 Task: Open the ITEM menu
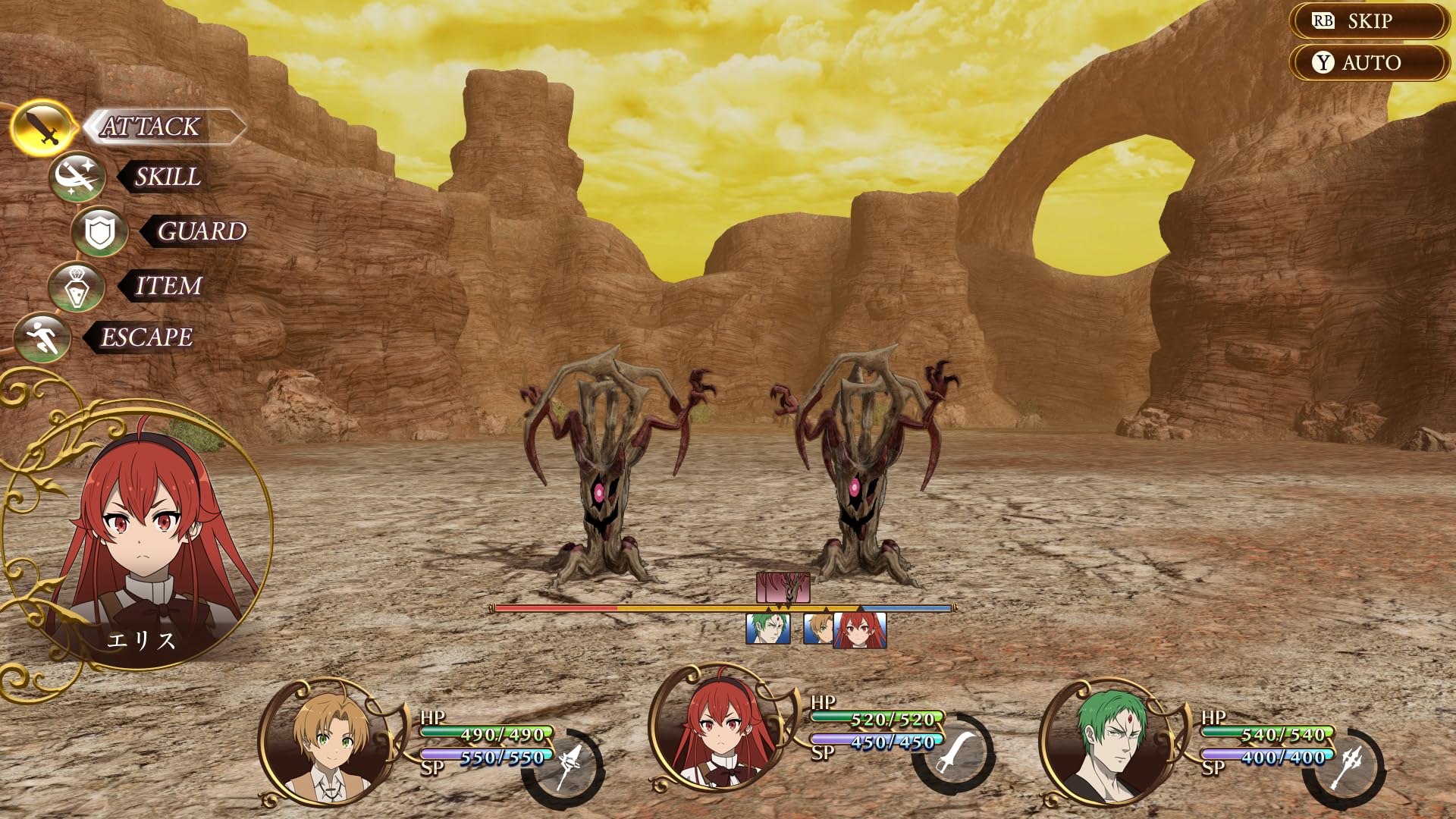168,286
